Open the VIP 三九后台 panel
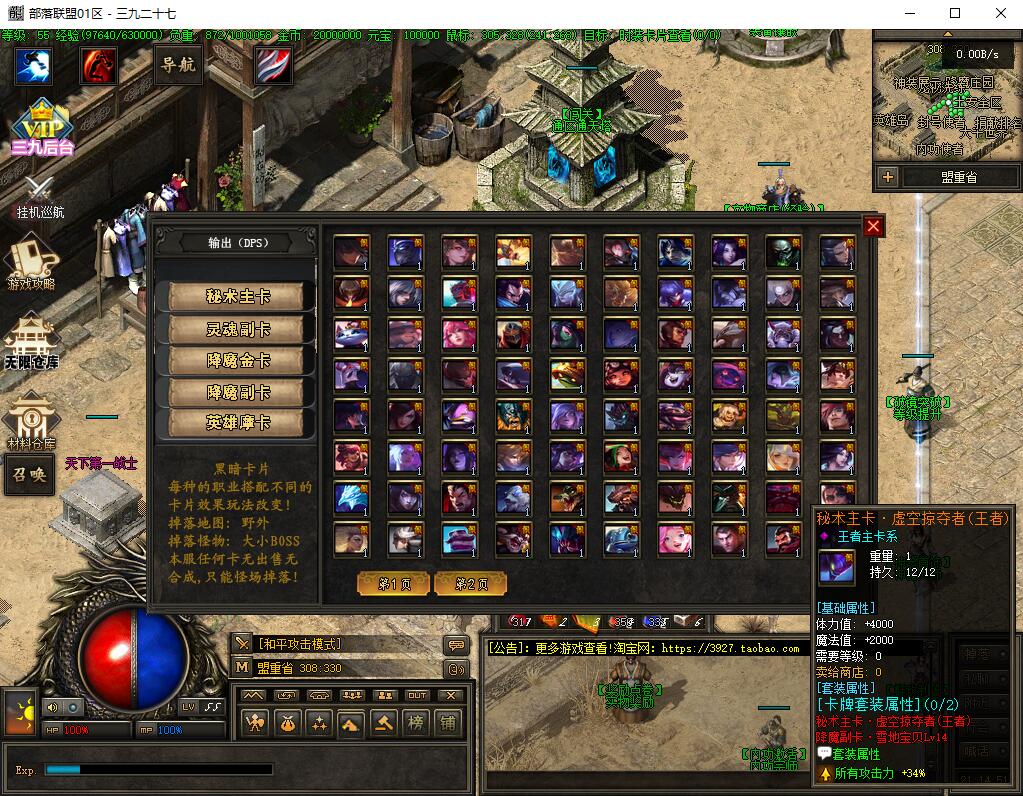1023x796 pixels. click(x=41, y=127)
